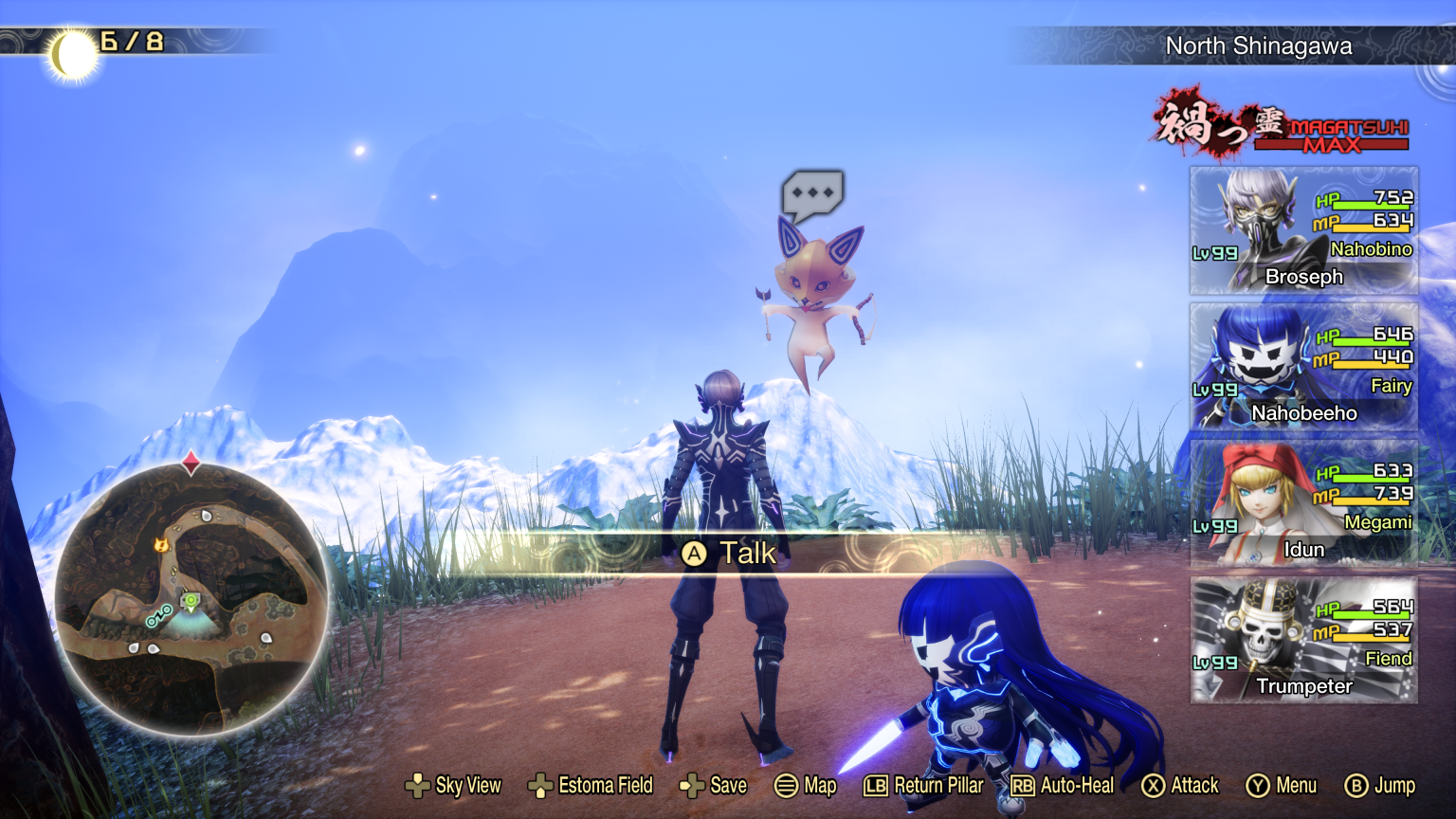Choose Idun the Megami party panel
Image resolution: width=1456 pixels, height=819 pixels.
click(1303, 503)
